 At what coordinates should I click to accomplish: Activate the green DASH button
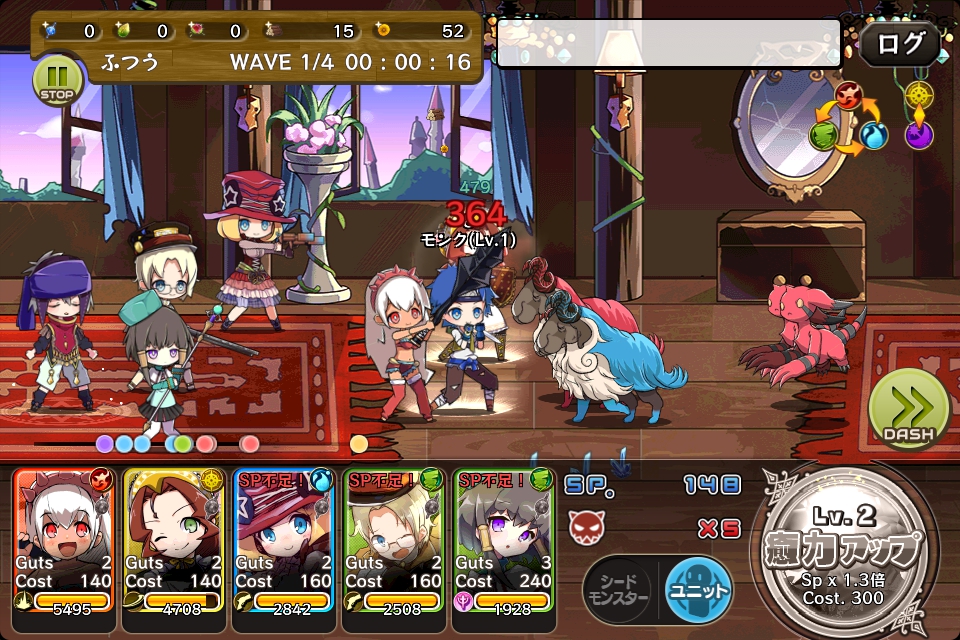(908, 410)
